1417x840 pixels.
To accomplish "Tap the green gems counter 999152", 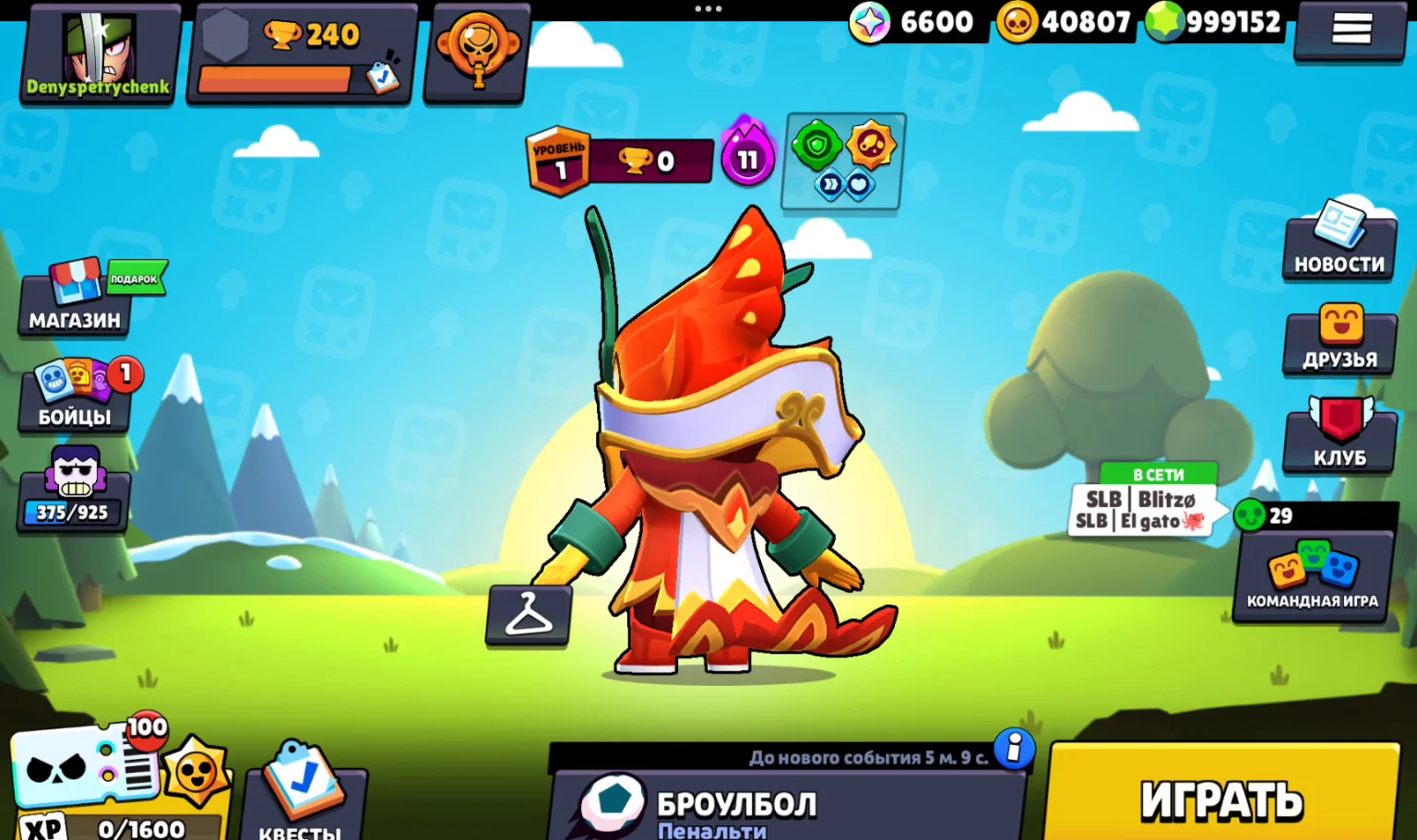I will [1218, 22].
